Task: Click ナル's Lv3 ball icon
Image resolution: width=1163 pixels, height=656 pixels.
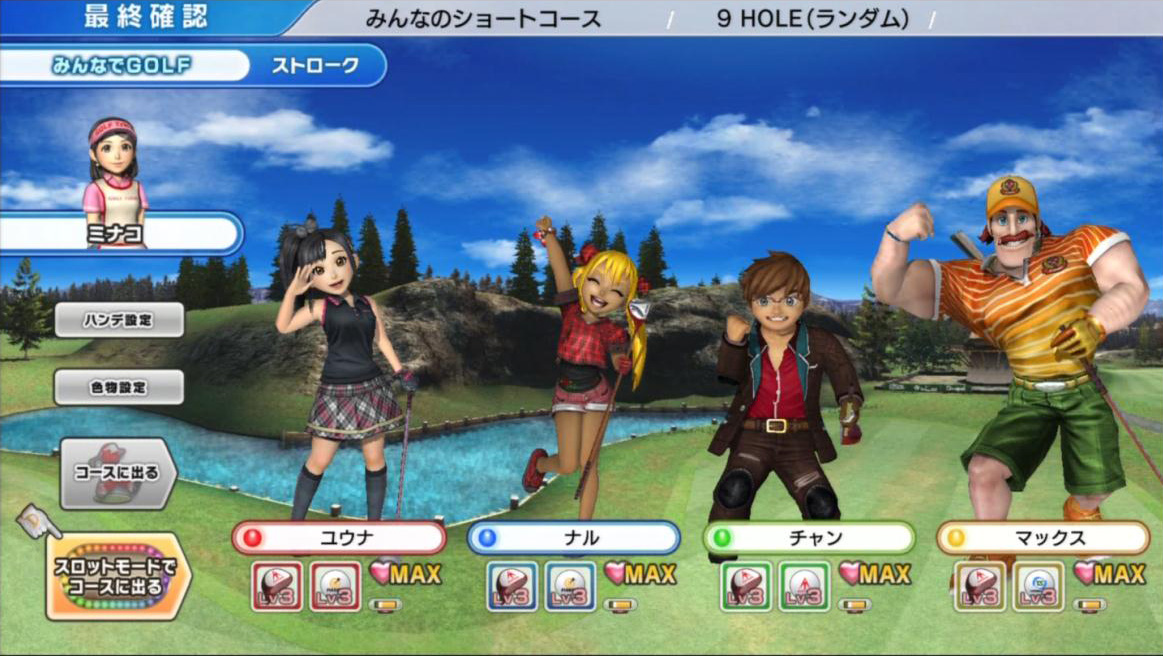Action: pos(570,586)
